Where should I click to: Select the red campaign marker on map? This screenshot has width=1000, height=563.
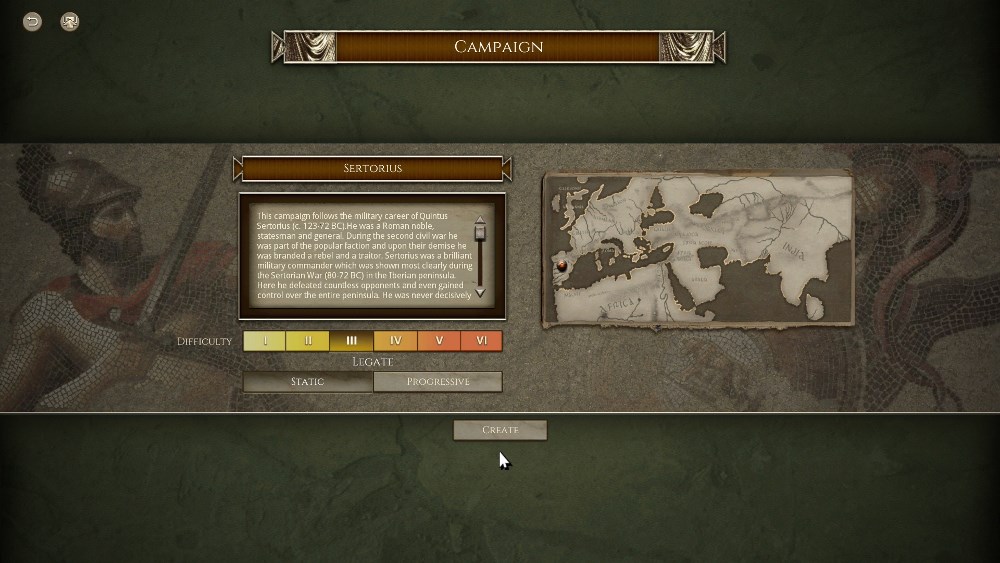pyautogui.click(x=562, y=265)
